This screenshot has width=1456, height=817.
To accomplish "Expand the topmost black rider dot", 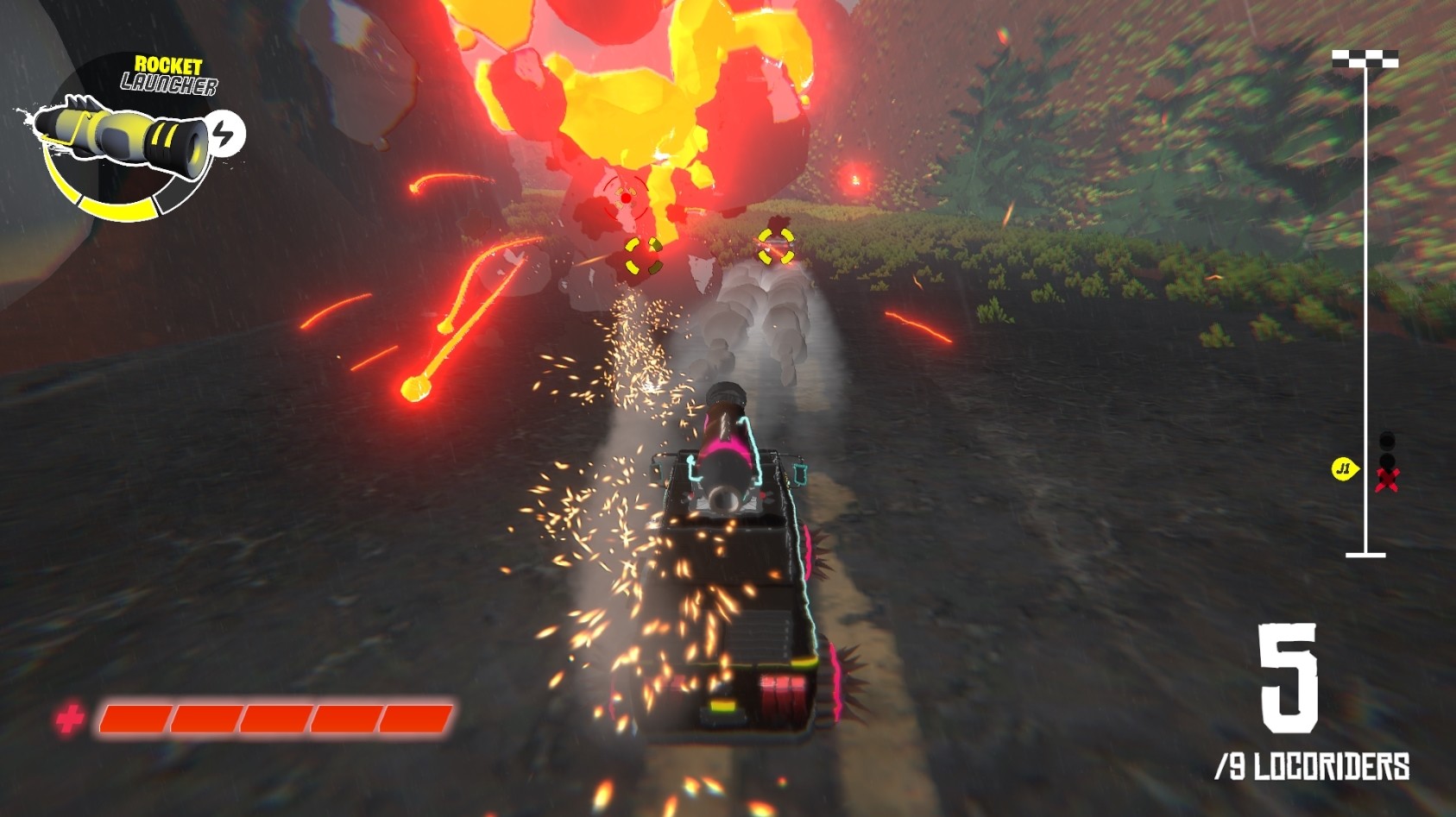I will coord(1387,440).
